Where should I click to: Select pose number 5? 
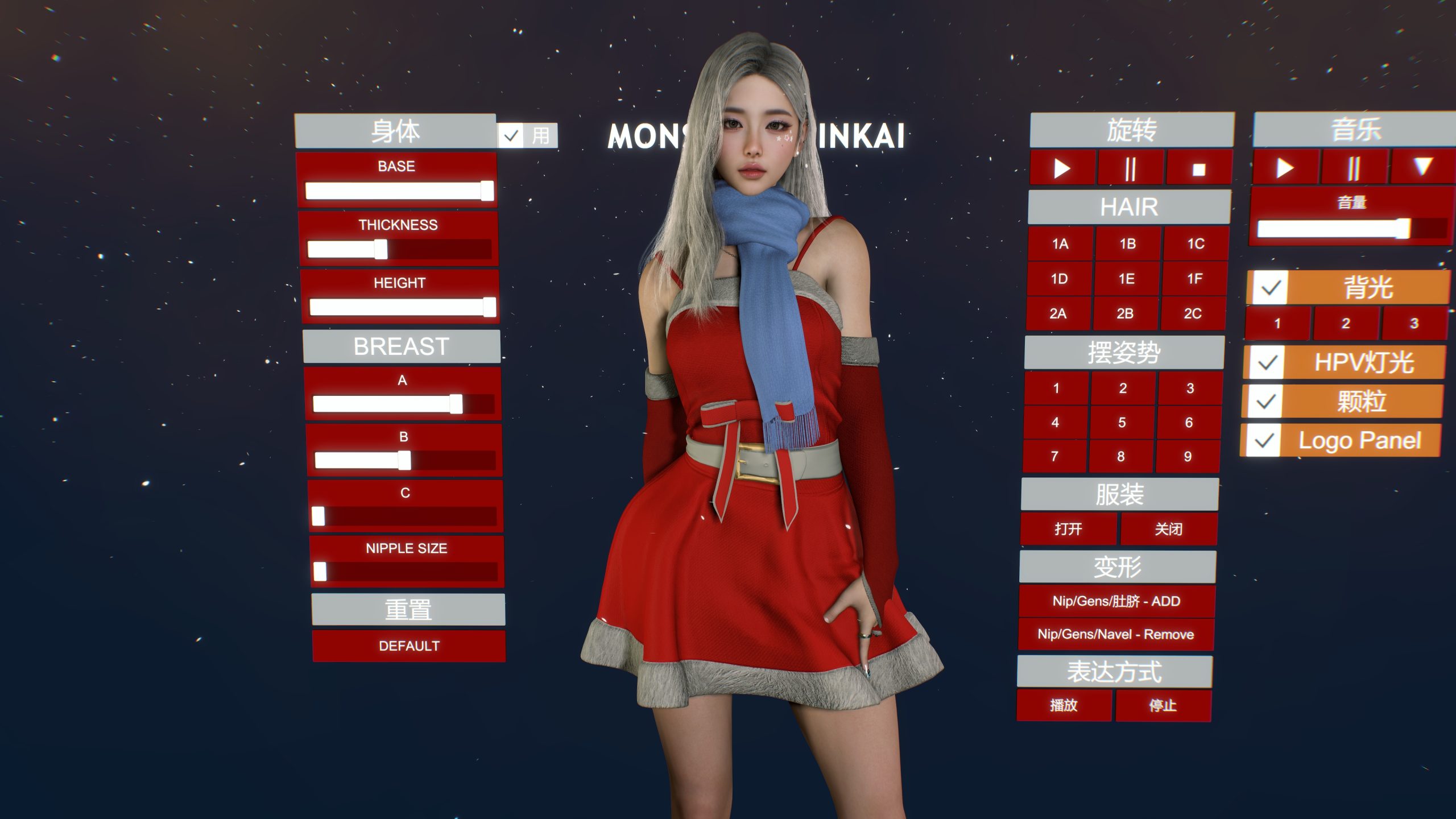(x=1122, y=423)
